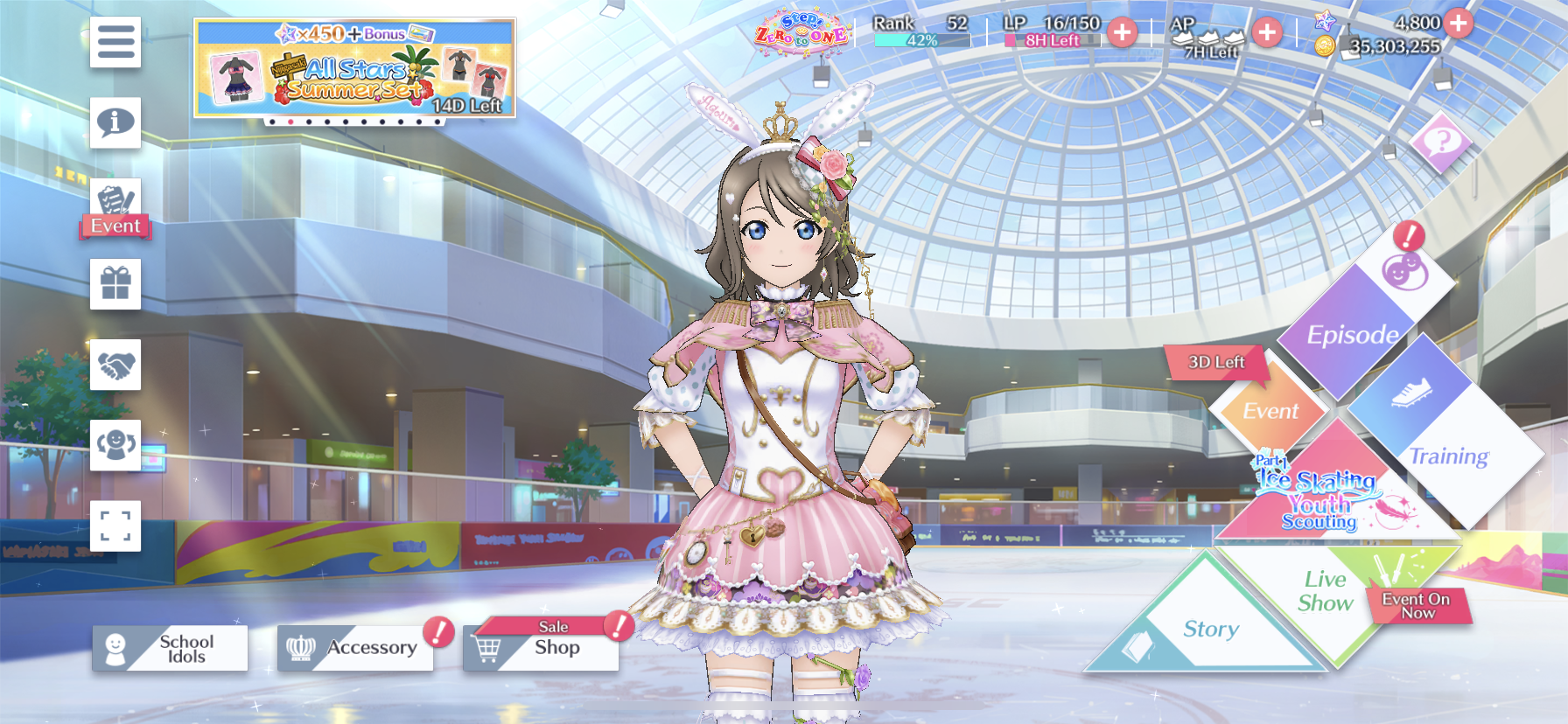The height and width of the screenshot is (724, 1568).
Task: Open the Accessory menu
Action: [355, 649]
